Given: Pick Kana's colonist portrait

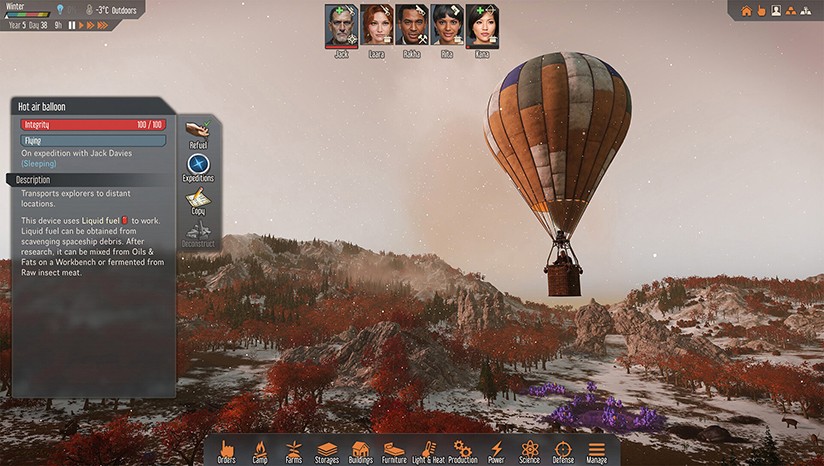Looking at the screenshot, I should (482, 26).
